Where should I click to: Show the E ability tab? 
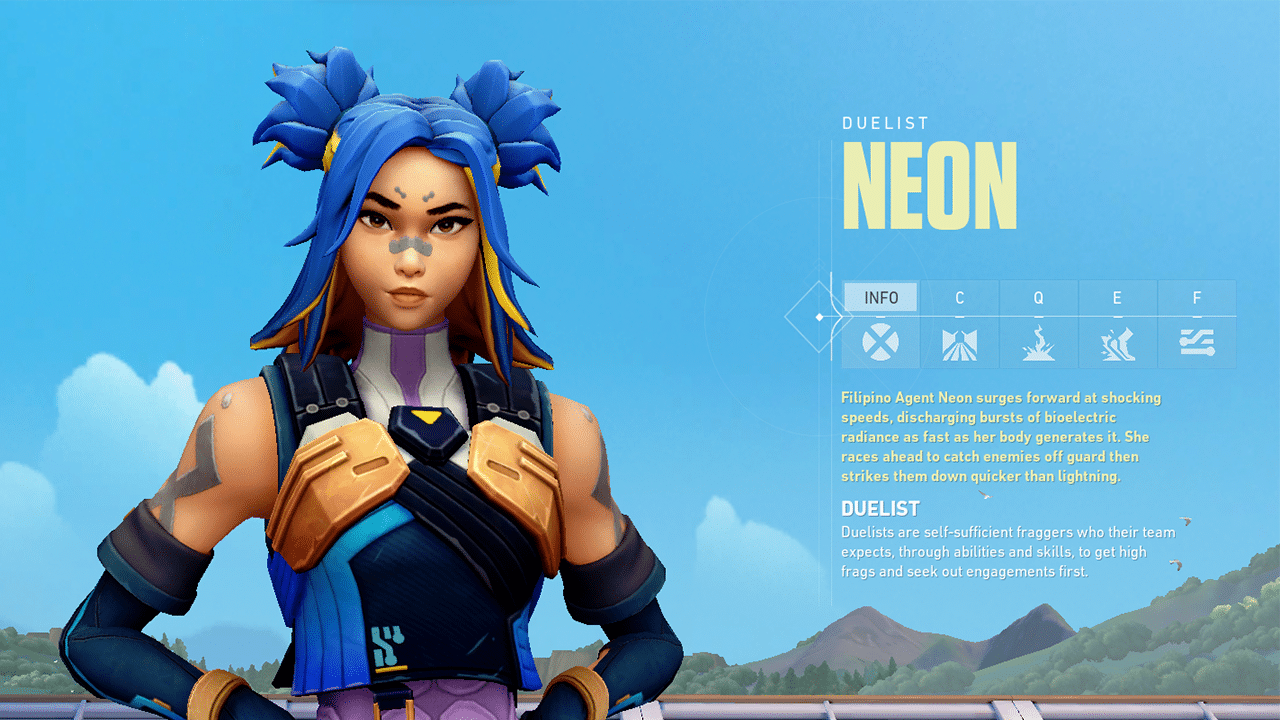pos(1117,297)
